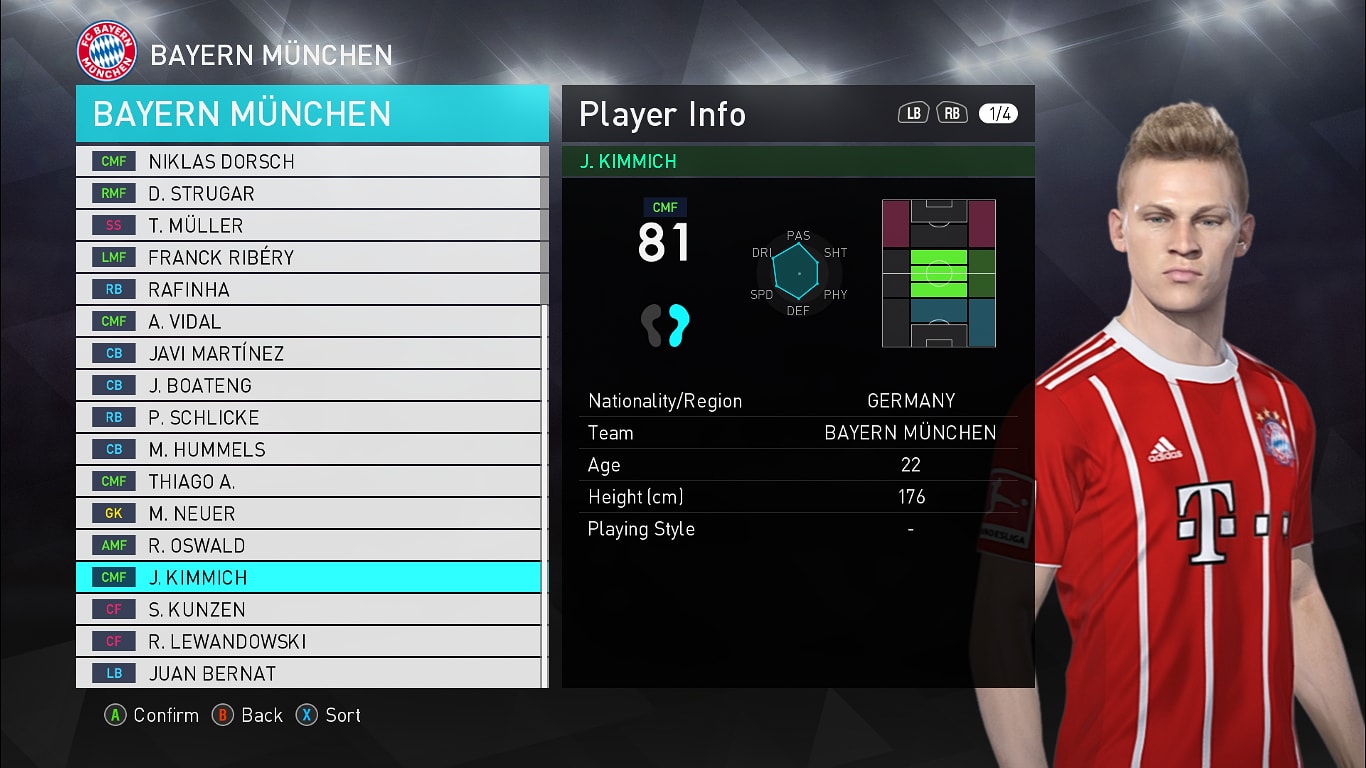This screenshot has height=768, width=1366.
Task: Select P. Schlicke in the list
Action: pyautogui.click(x=310, y=417)
